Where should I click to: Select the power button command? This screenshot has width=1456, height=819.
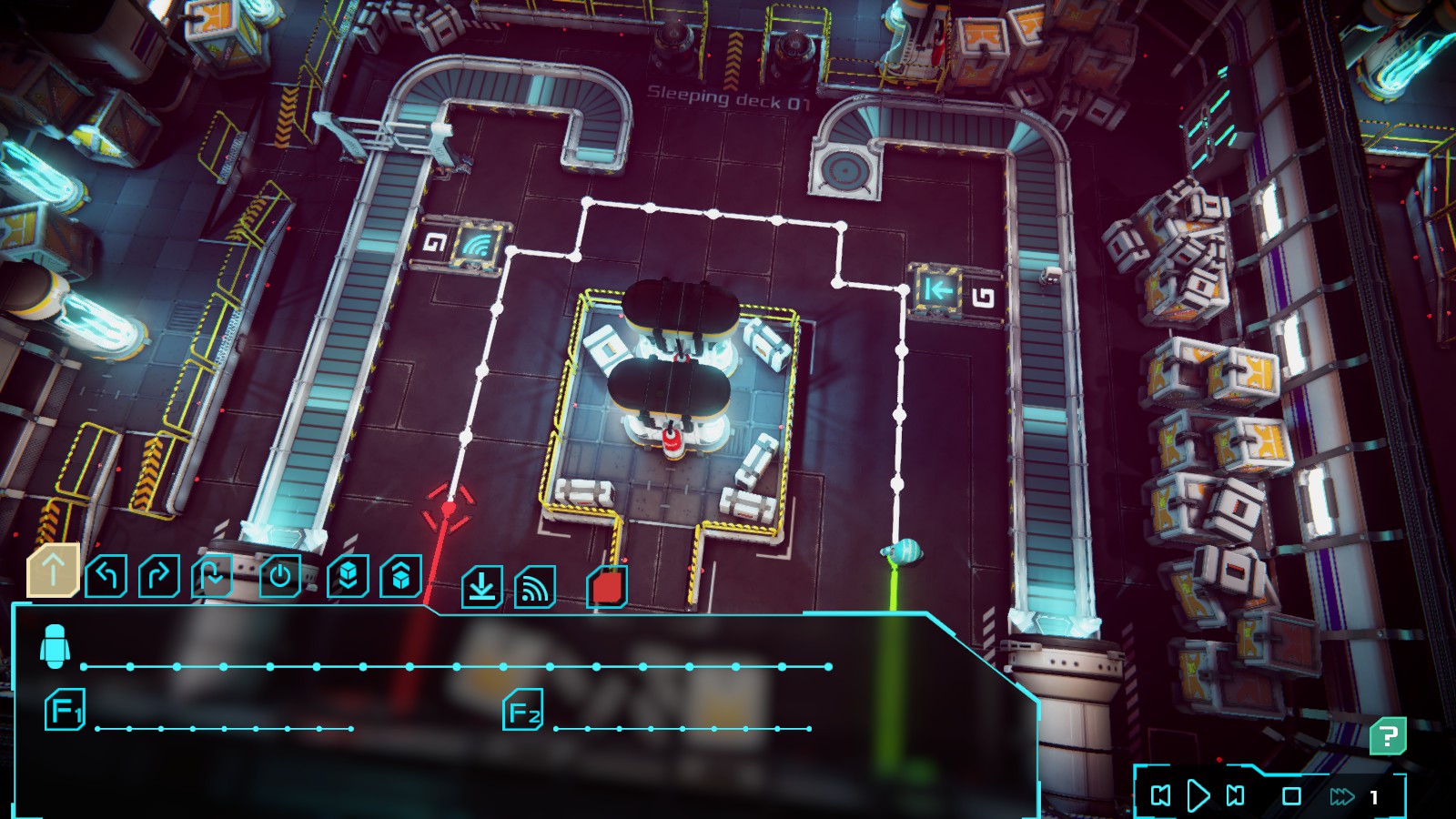pyautogui.click(x=279, y=576)
